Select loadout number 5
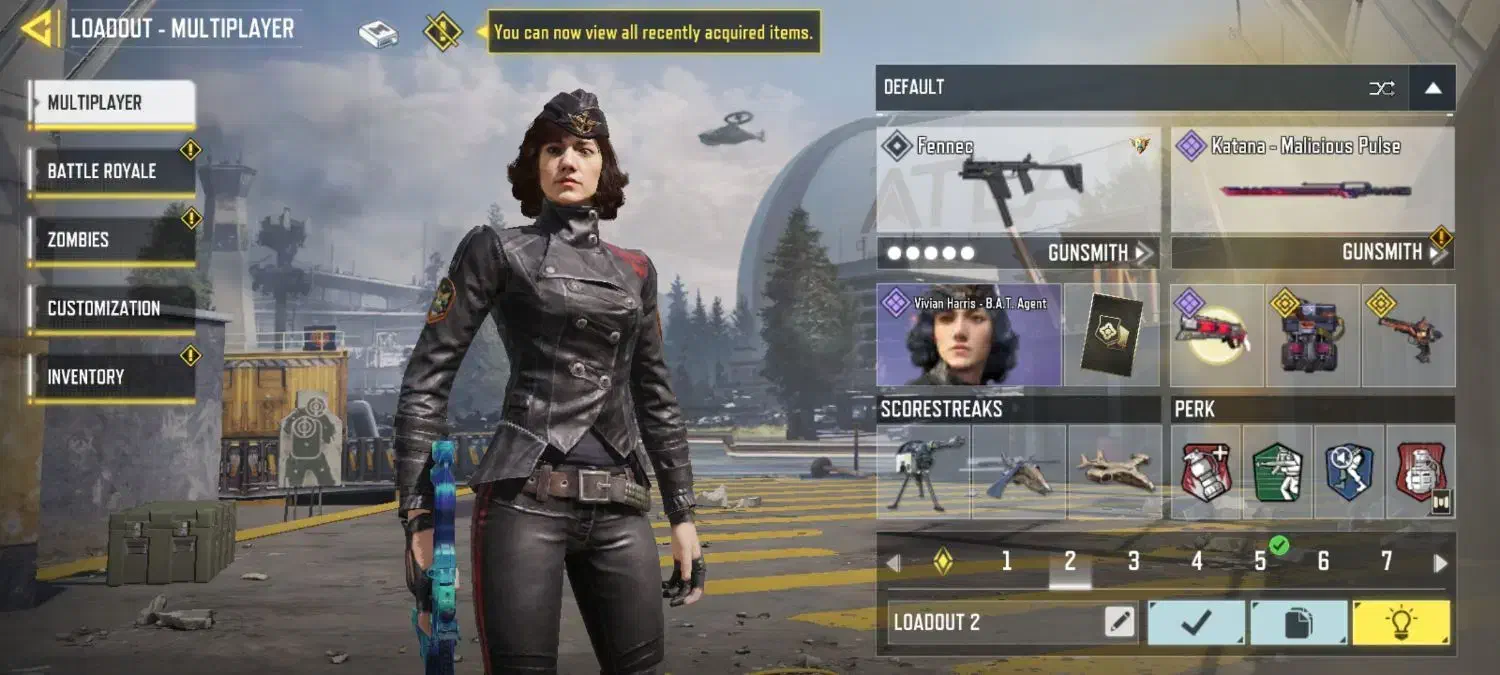The image size is (1500, 675). pyautogui.click(x=1260, y=562)
